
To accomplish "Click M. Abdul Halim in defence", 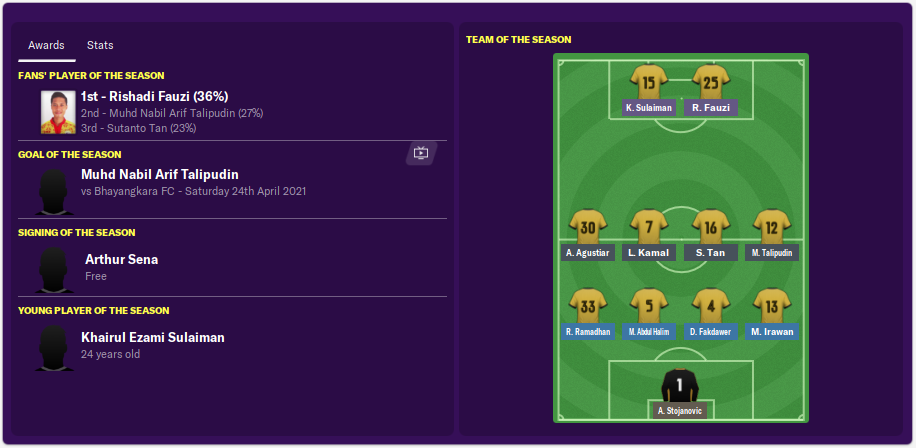I will pyautogui.click(x=649, y=308).
